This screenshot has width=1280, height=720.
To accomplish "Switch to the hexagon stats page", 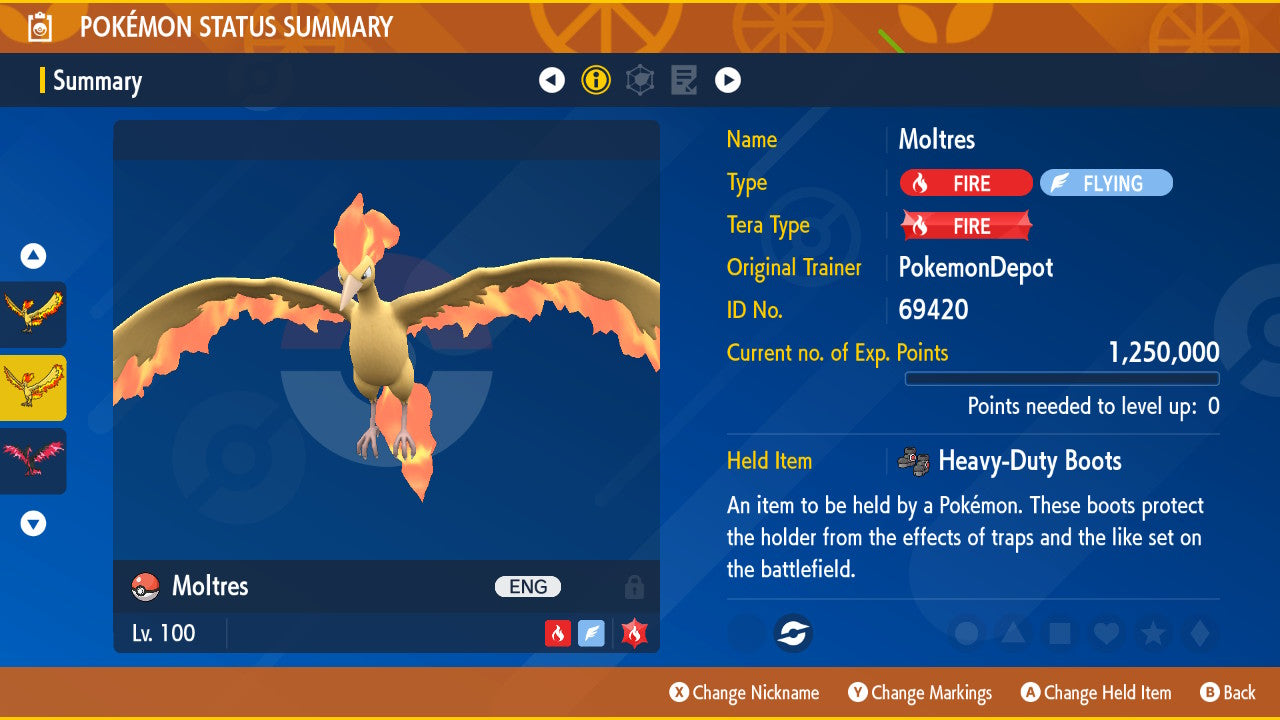I will click(640, 80).
